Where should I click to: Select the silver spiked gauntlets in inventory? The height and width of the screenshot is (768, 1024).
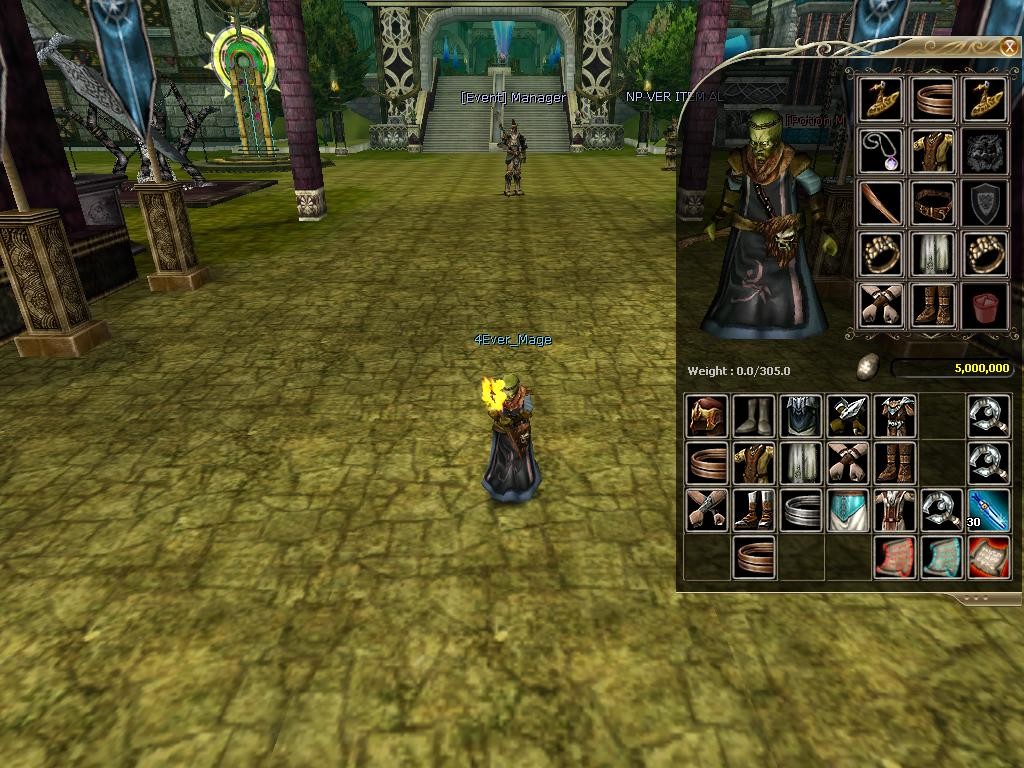(847, 416)
